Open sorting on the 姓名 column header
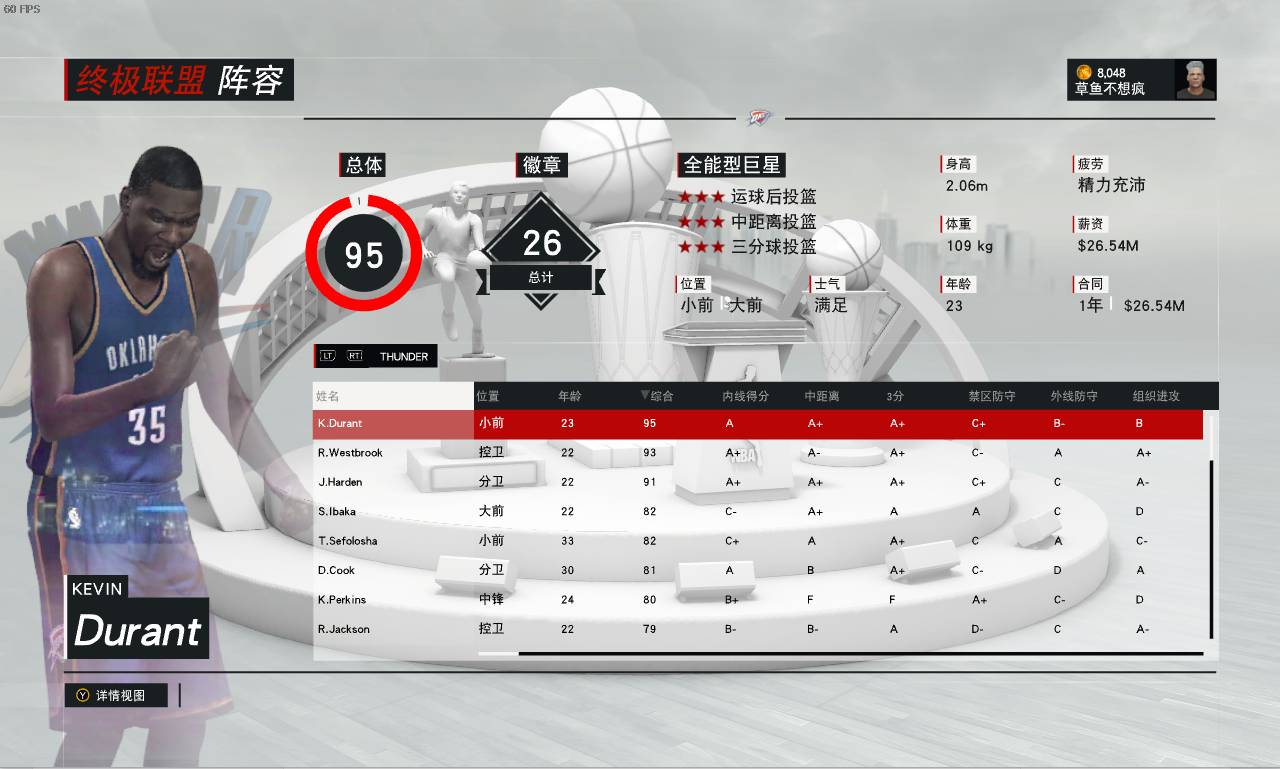The width and height of the screenshot is (1280, 769). [328, 395]
